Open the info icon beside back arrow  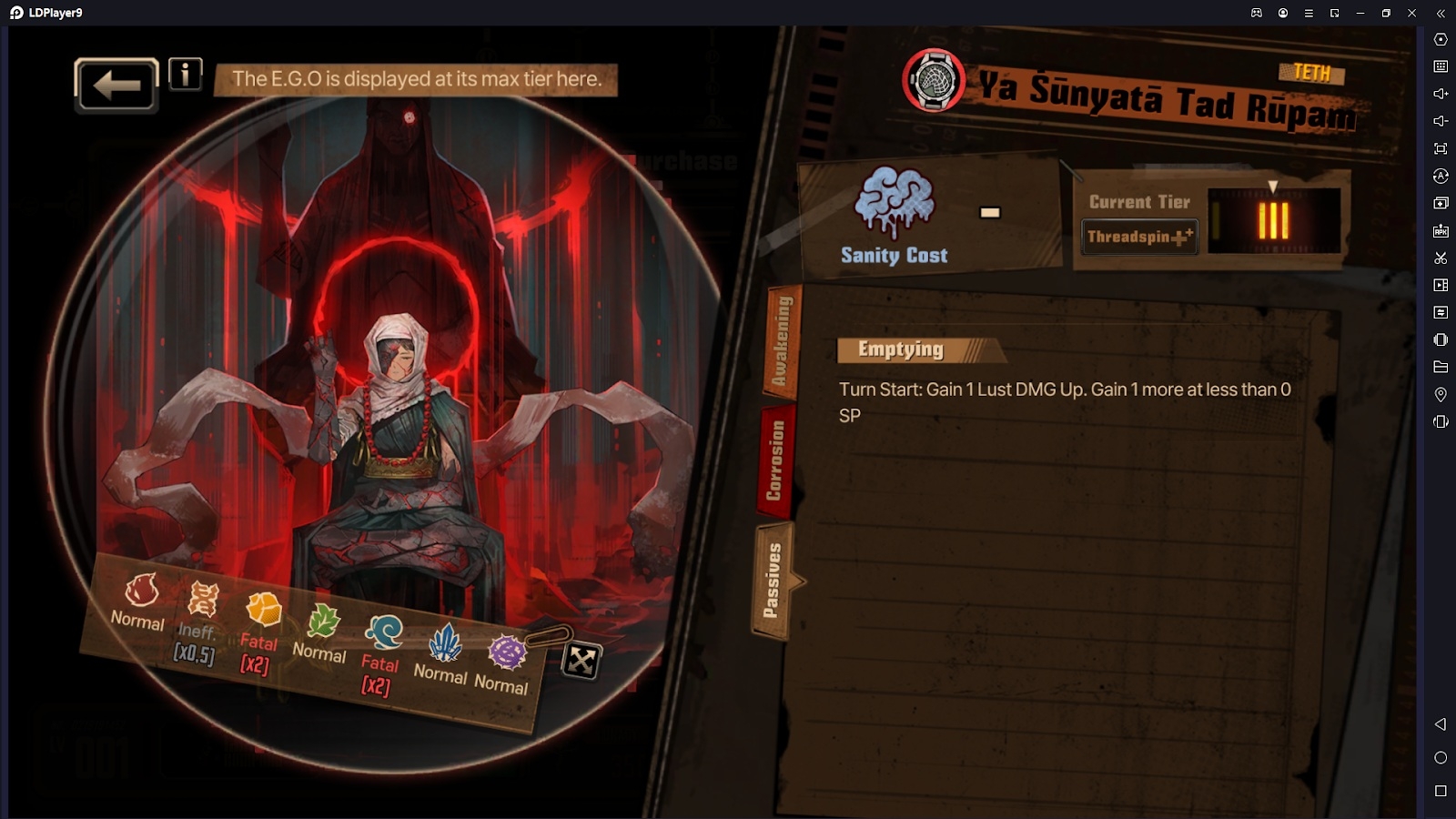point(186,75)
